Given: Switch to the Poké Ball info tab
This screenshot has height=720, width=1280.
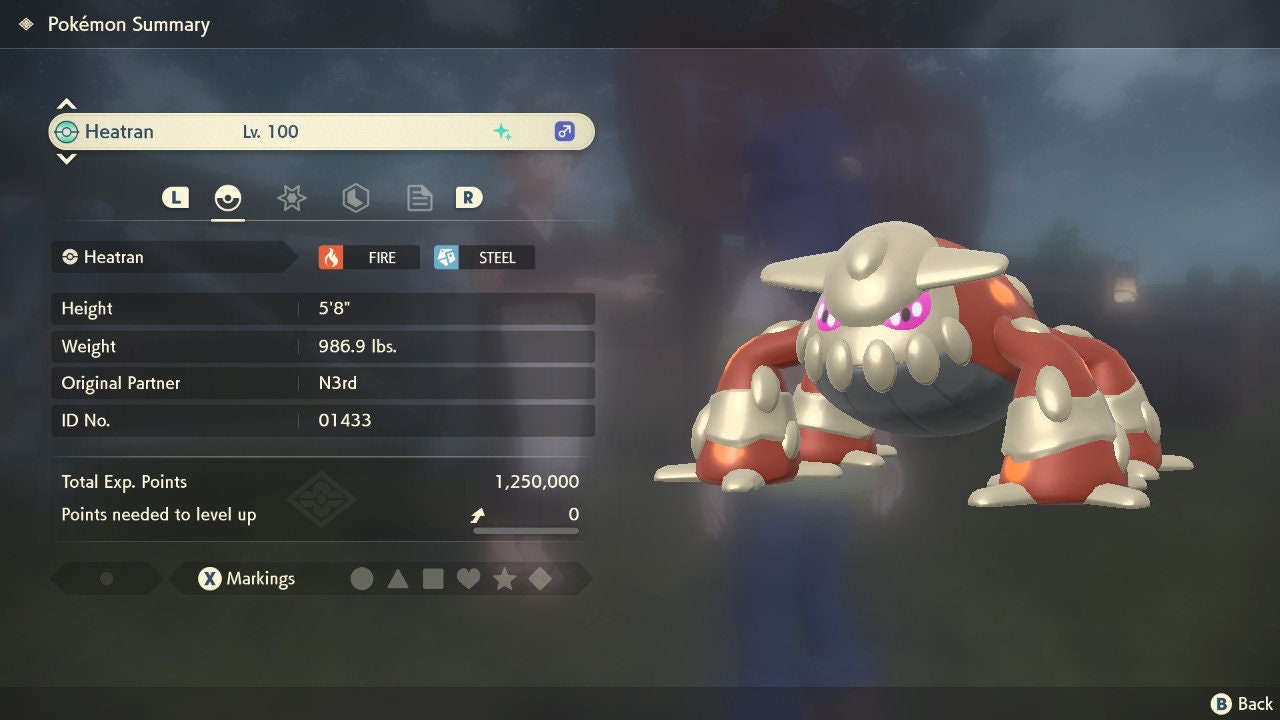Looking at the screenshot, I should pos(228,198).
